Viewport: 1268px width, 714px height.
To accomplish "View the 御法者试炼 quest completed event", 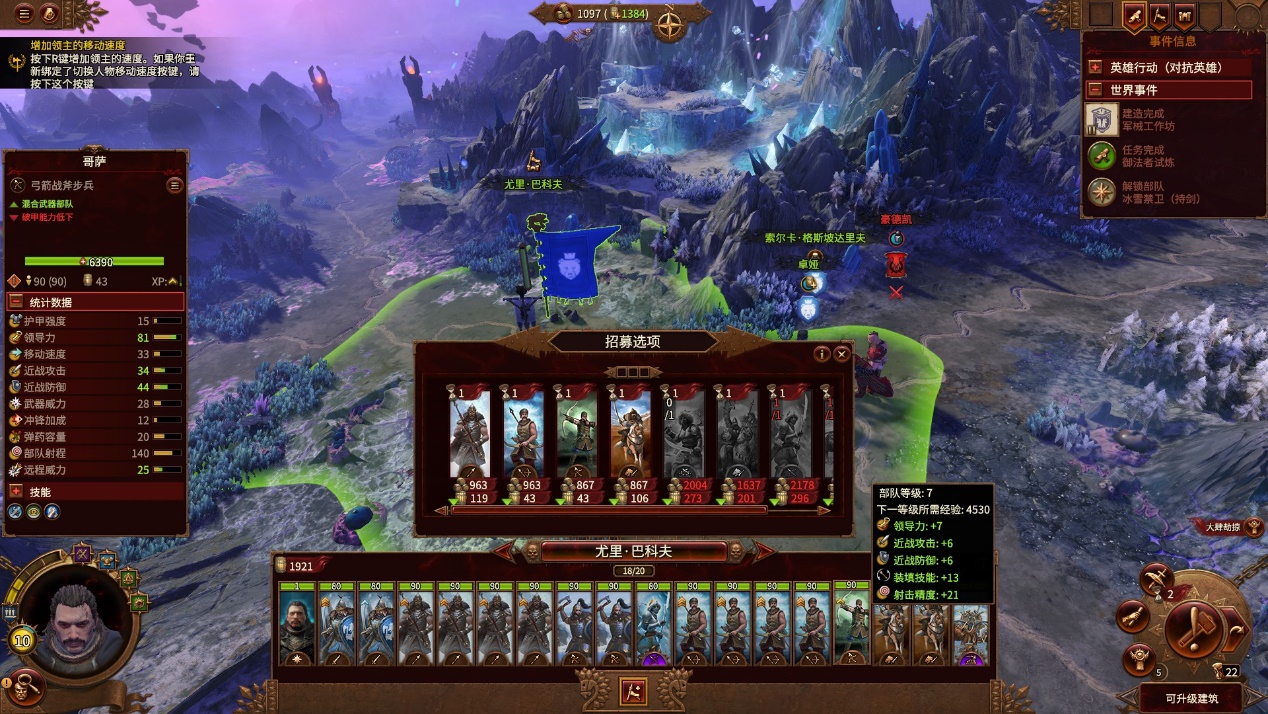I will coord(1102,157).
